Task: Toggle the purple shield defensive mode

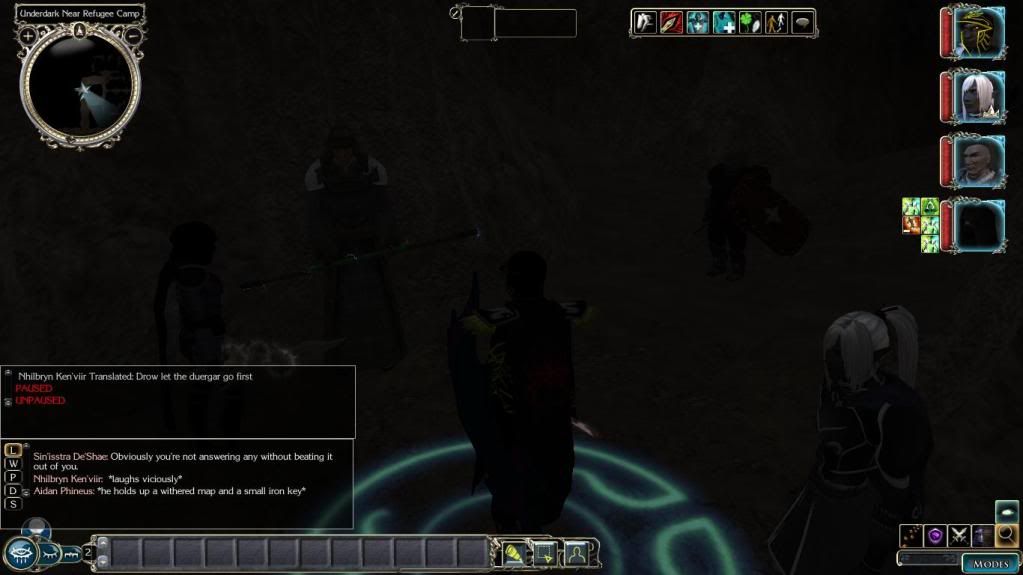Action: click(936, 535)
